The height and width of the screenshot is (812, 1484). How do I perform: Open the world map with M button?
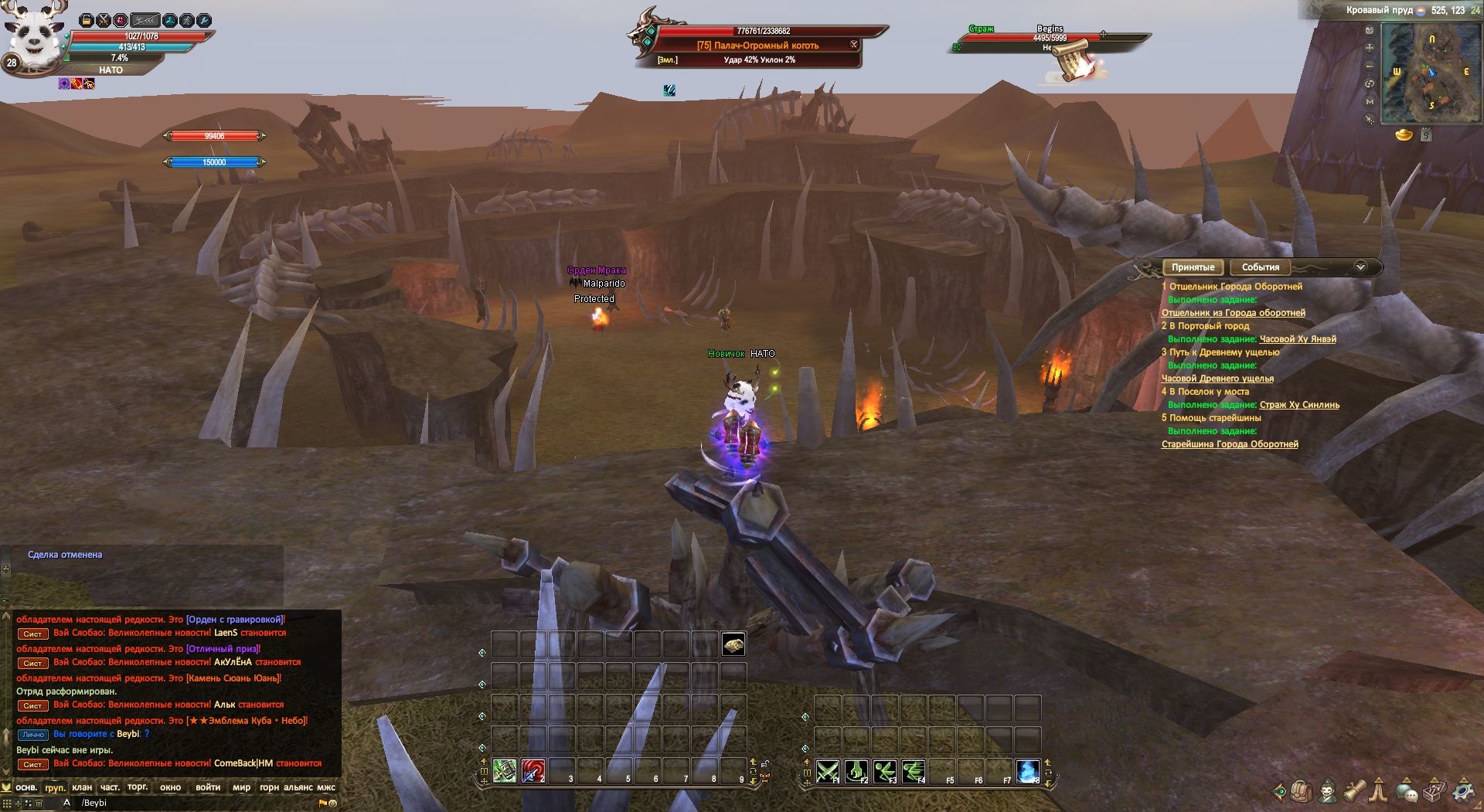(x=1370, y=101)
